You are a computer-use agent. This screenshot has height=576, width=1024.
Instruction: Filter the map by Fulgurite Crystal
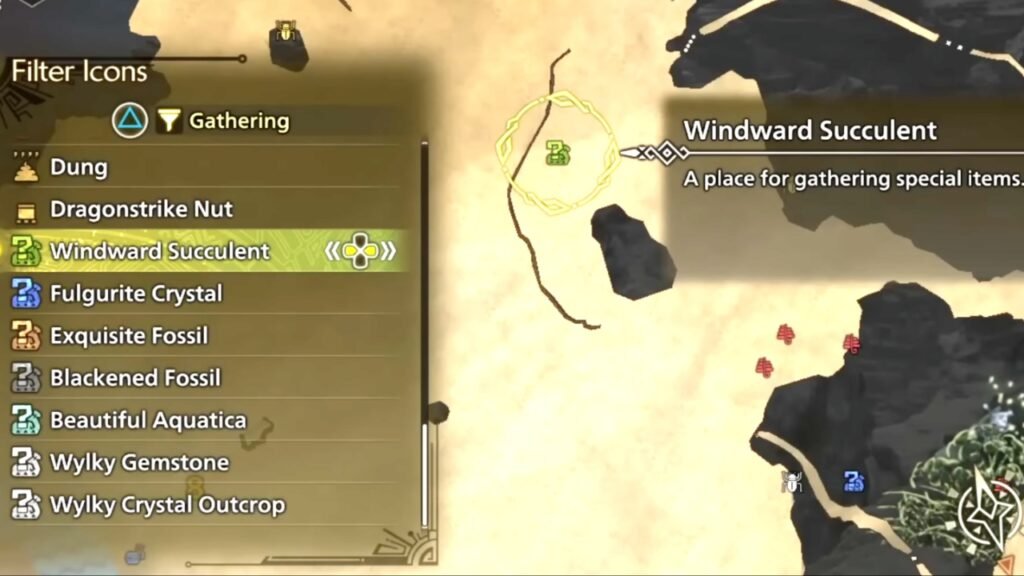(x=136, y=294)
